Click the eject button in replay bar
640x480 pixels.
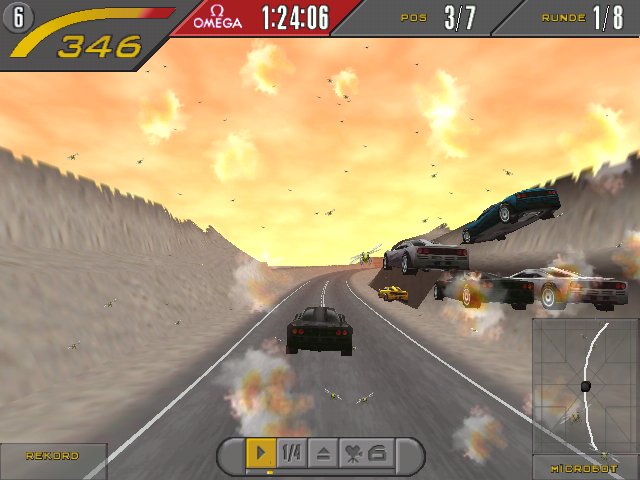(323, 453)
